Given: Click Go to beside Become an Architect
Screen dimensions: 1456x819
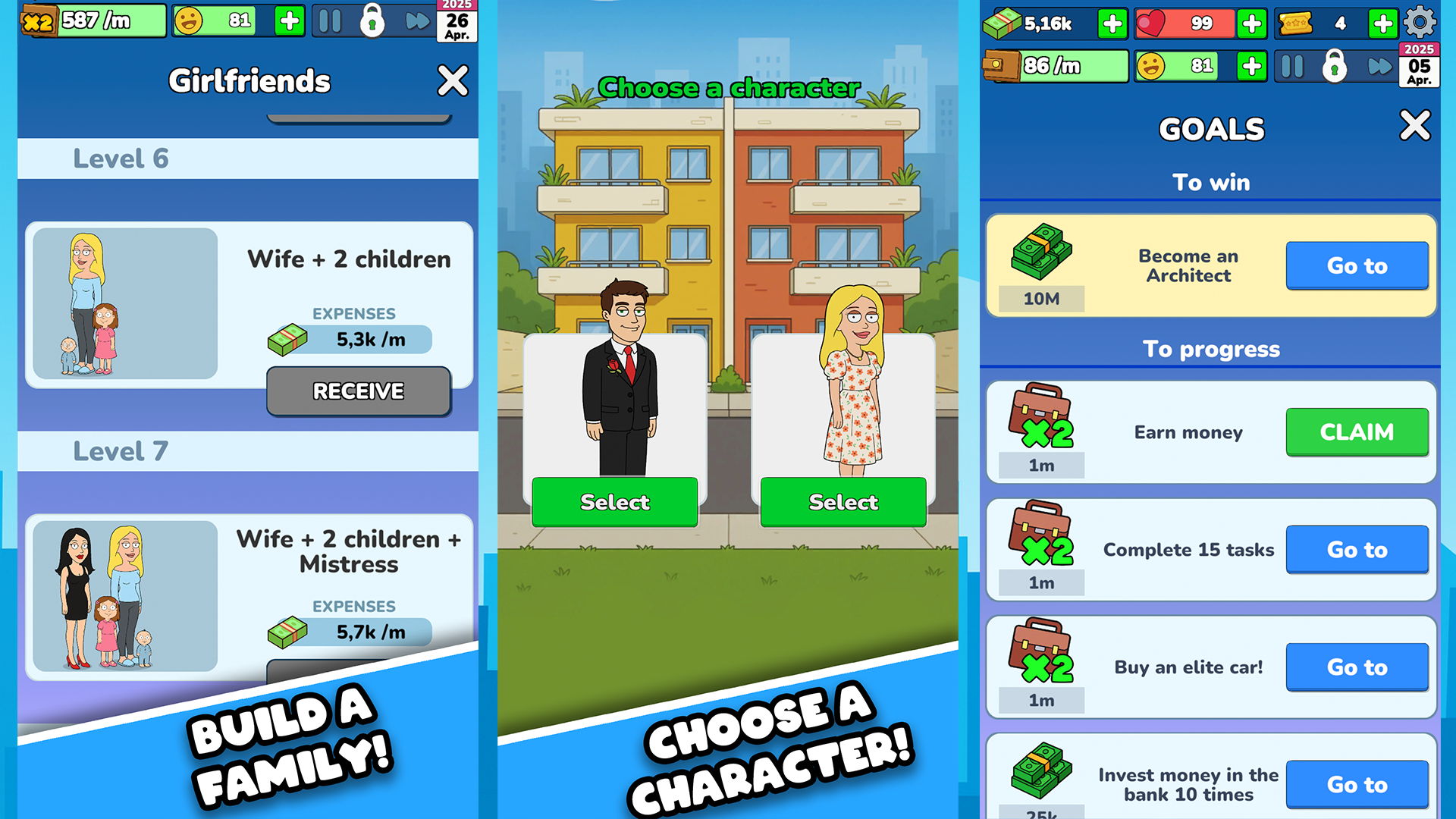Looking at the screenshot, I should coord(1357,265).
